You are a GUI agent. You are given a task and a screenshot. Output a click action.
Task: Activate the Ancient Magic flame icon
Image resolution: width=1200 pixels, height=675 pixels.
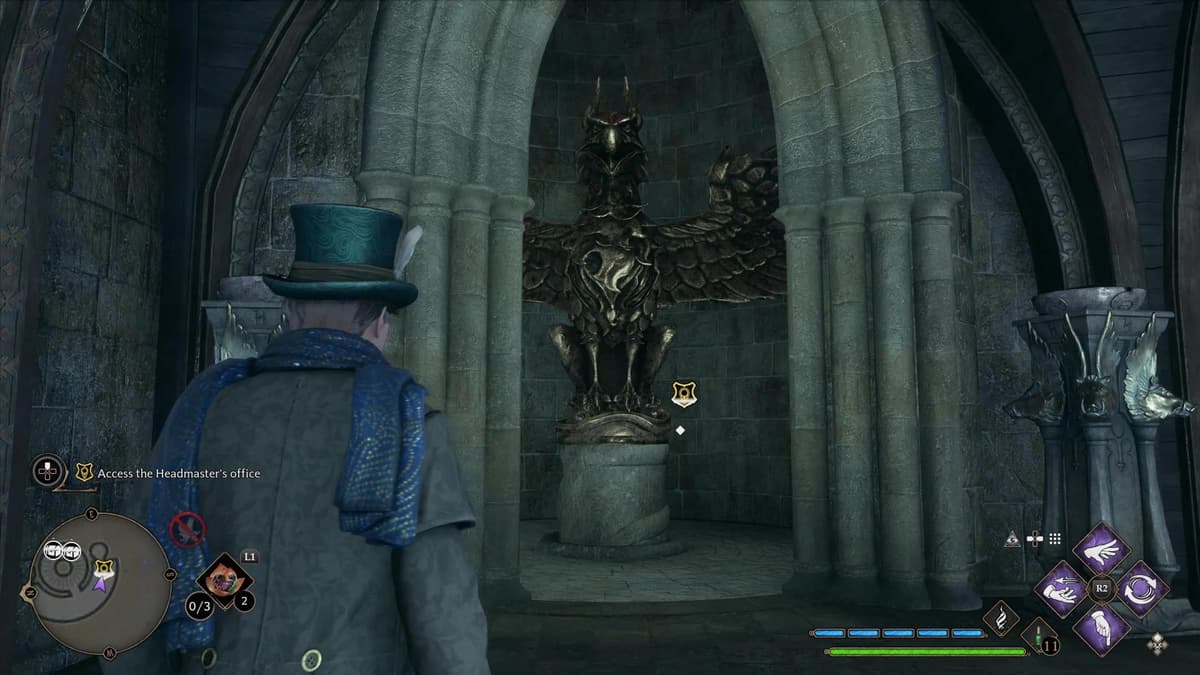[x=1000, y=619]
